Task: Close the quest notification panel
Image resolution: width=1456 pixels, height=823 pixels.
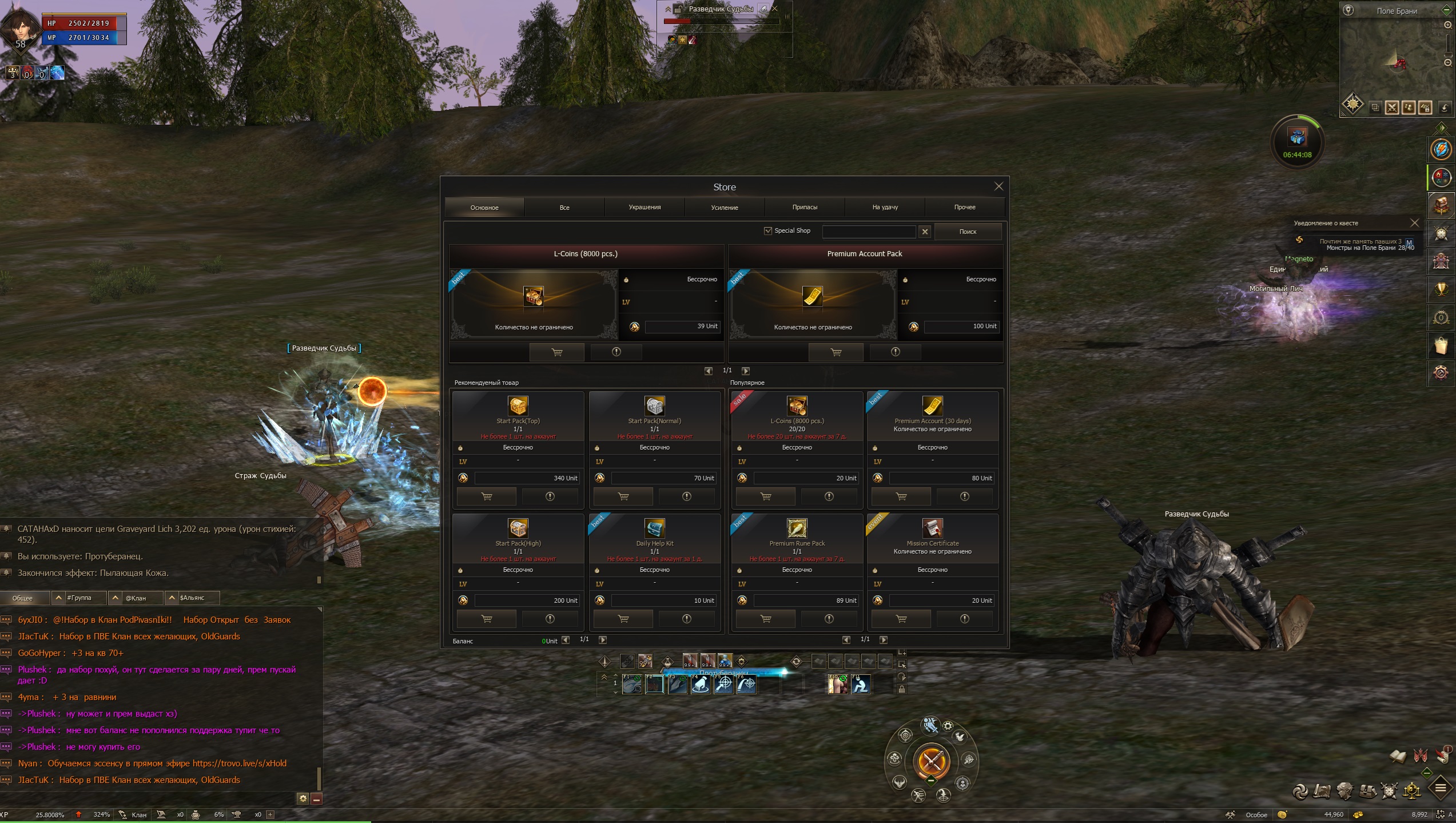Action: click(1414, 222)
